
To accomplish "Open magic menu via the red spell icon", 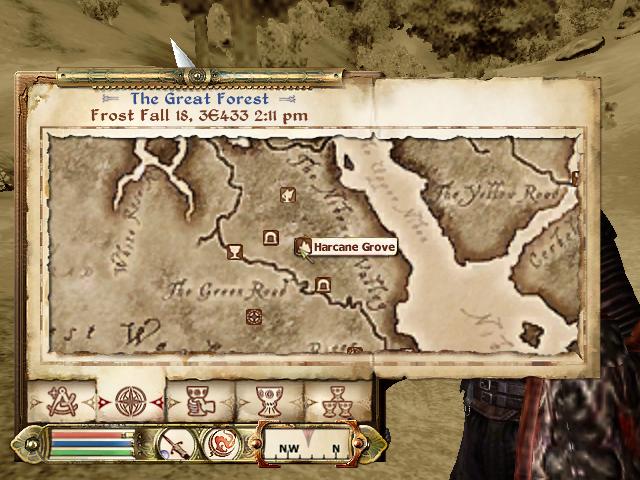I will pyautogui.click(x=220, y=443).
